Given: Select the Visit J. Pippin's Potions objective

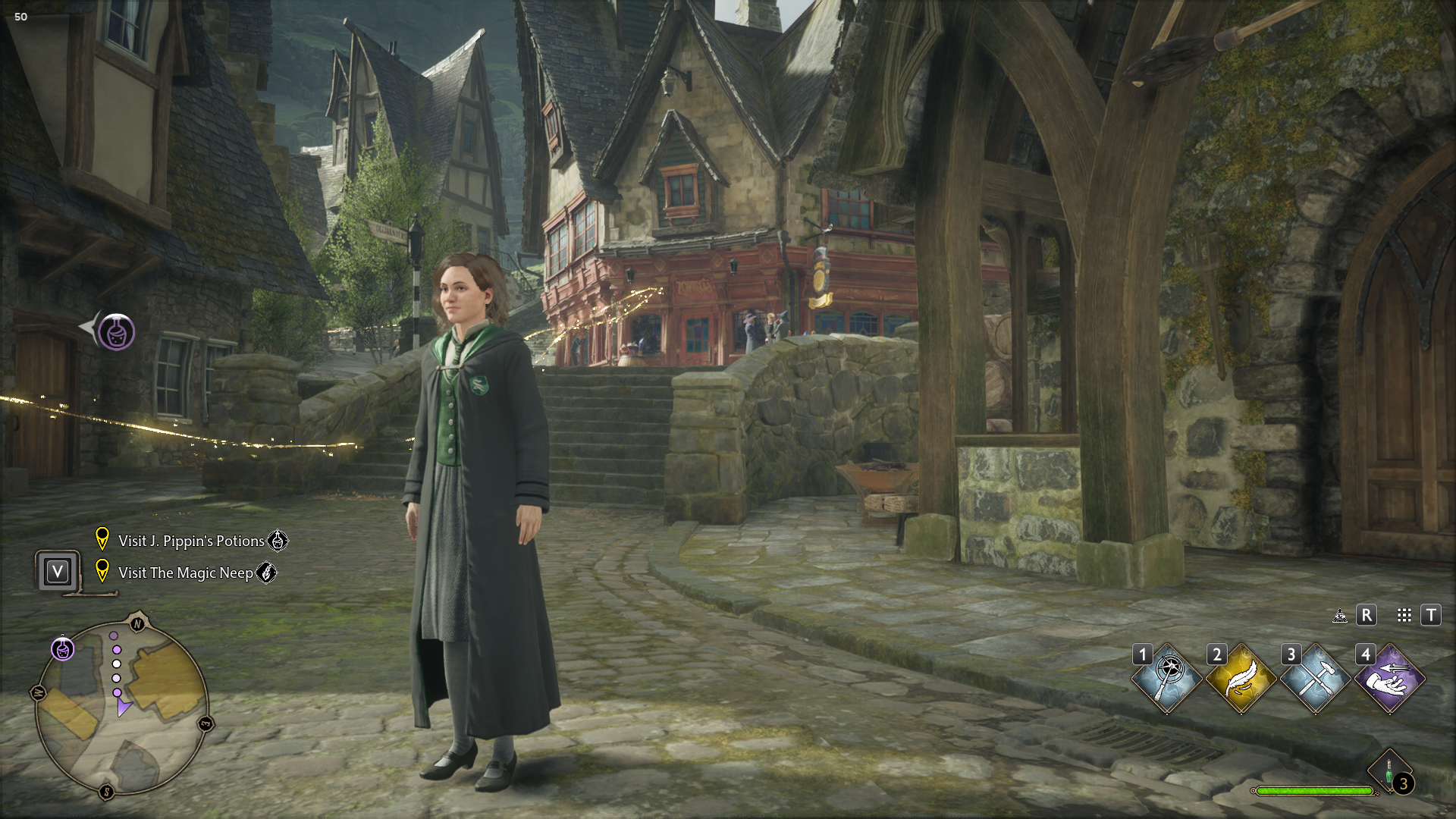Looking at the screenshot, I should point(191,541).
